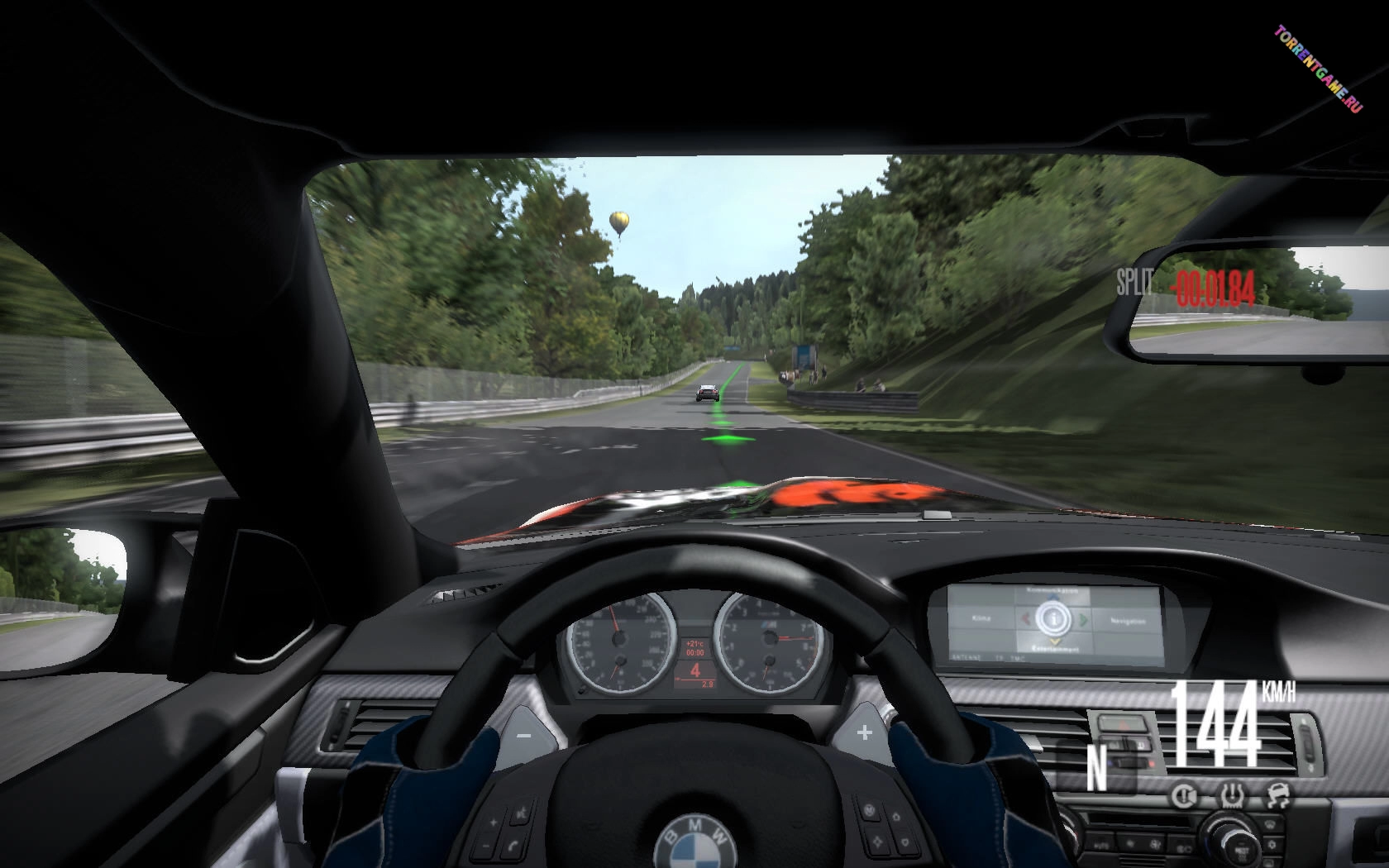
Task: Click the brake warning assist icon
Action: pos(1184,795)
